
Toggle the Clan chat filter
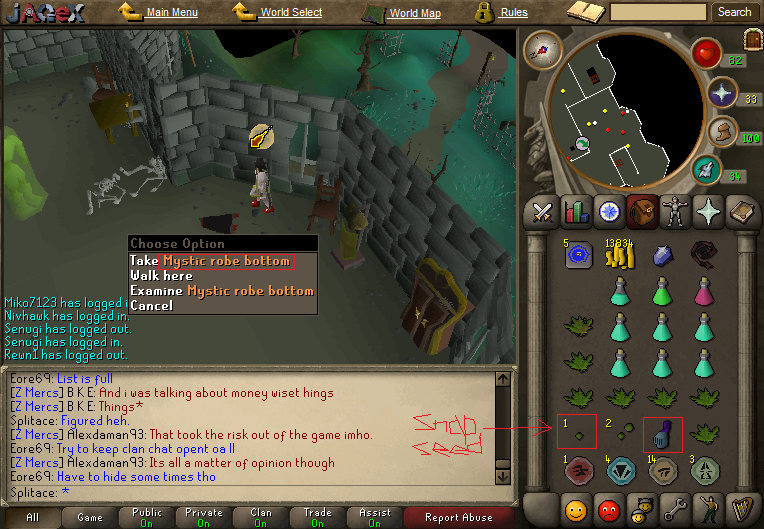[261, 518]
